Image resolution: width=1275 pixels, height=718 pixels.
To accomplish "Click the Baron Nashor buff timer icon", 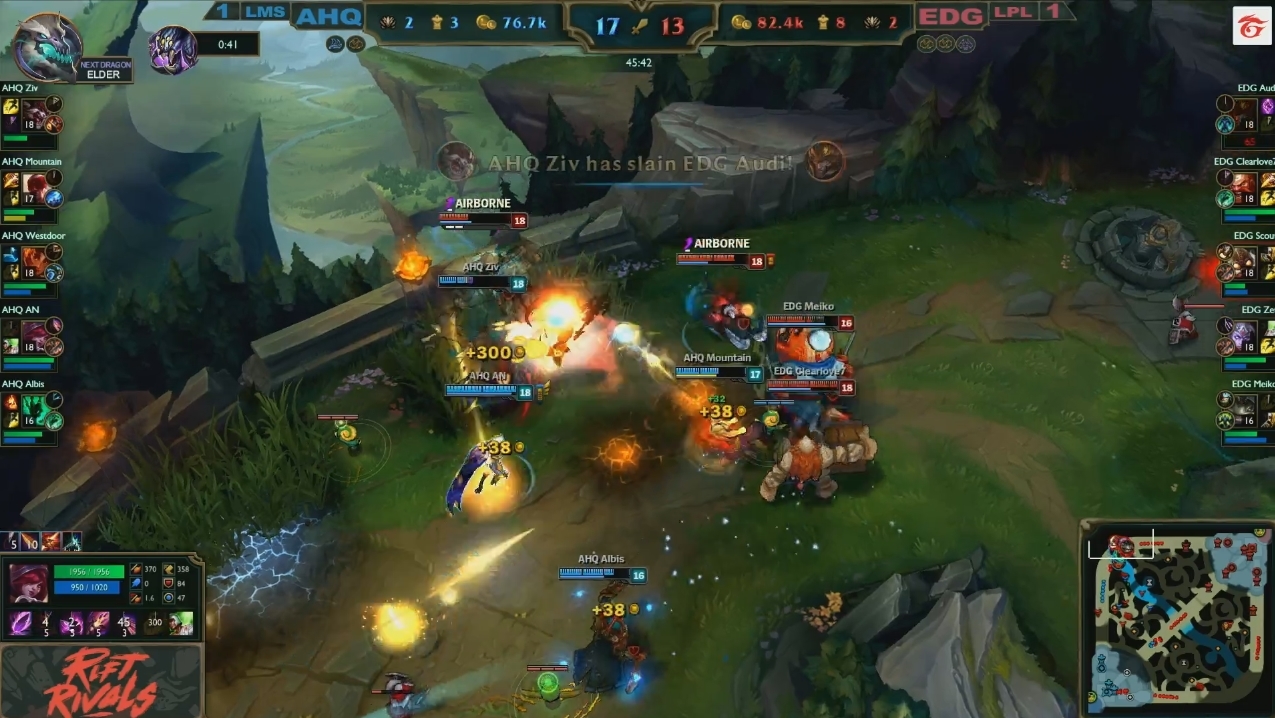I will pos(173,48).
